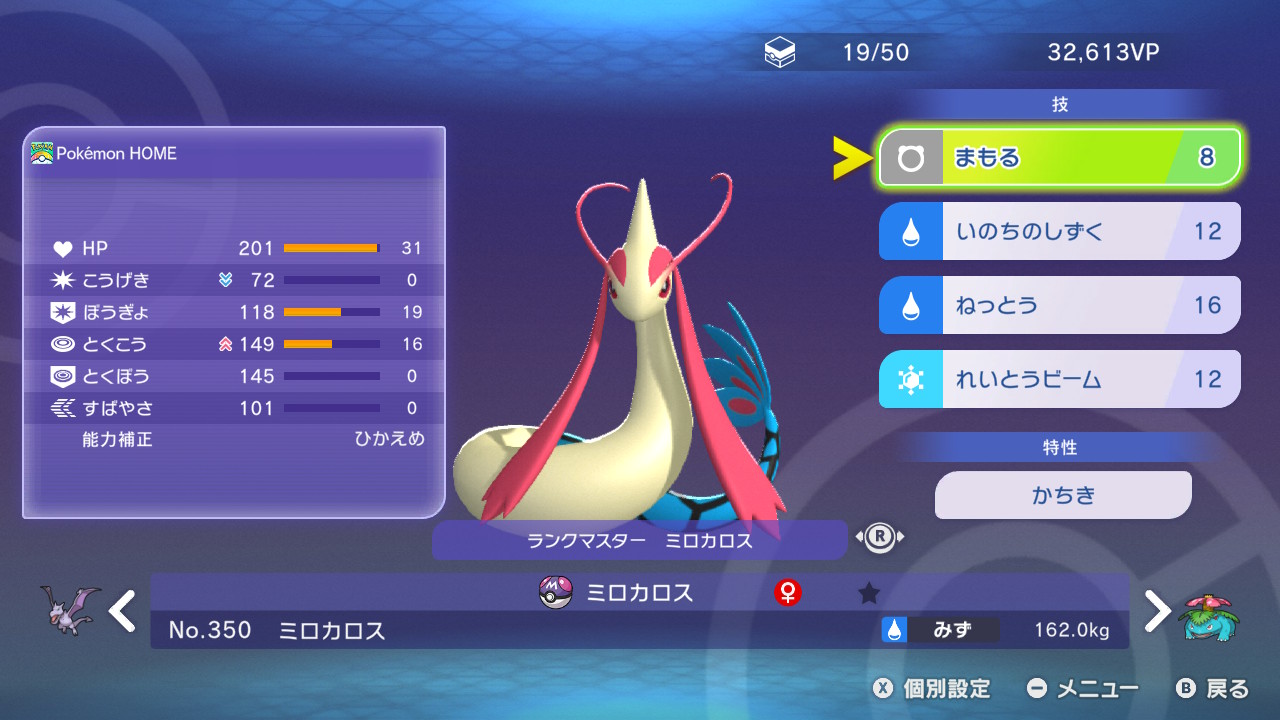Viewport: 1280px width, 720px height.
Task: Go back with 戻る
Action: (1213, 688)
